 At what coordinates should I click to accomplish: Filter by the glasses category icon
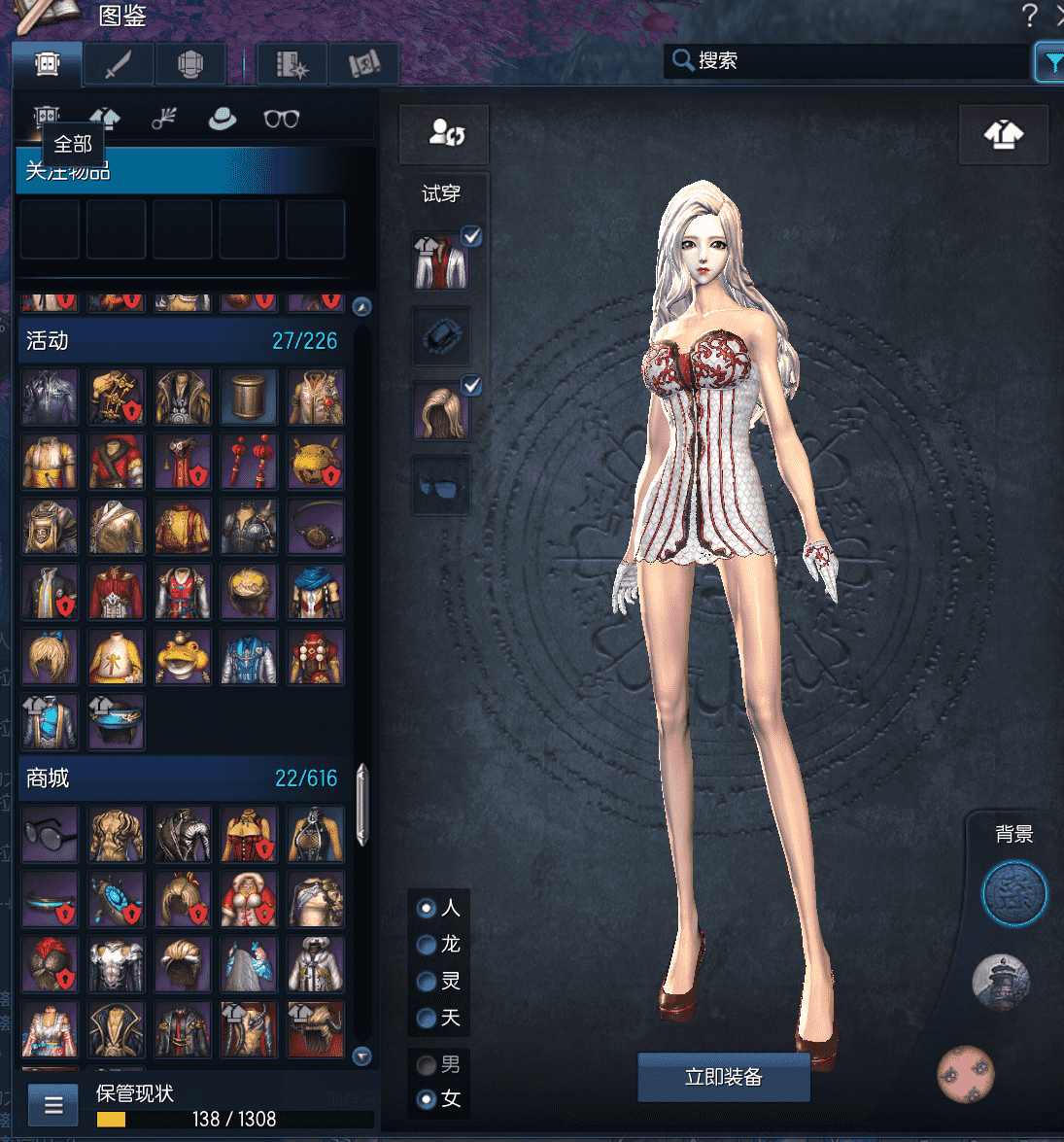[281, 119]
